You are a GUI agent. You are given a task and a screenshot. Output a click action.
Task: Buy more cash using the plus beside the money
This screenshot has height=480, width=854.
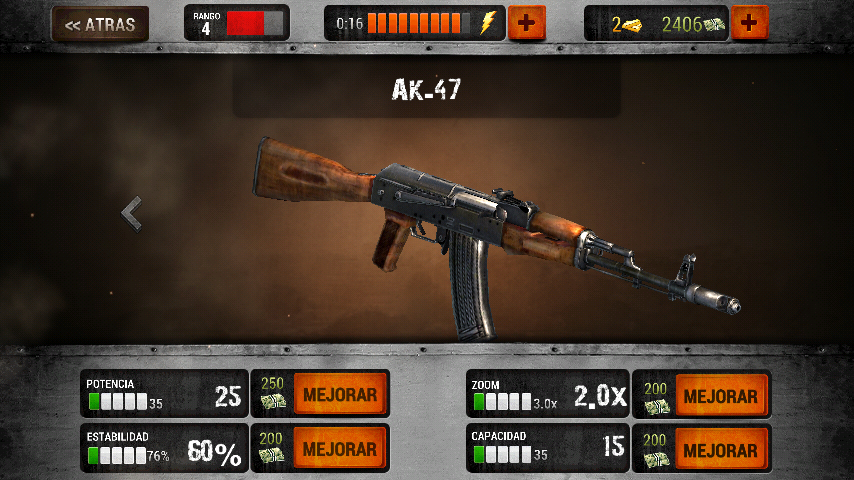(x=750, y=23)
